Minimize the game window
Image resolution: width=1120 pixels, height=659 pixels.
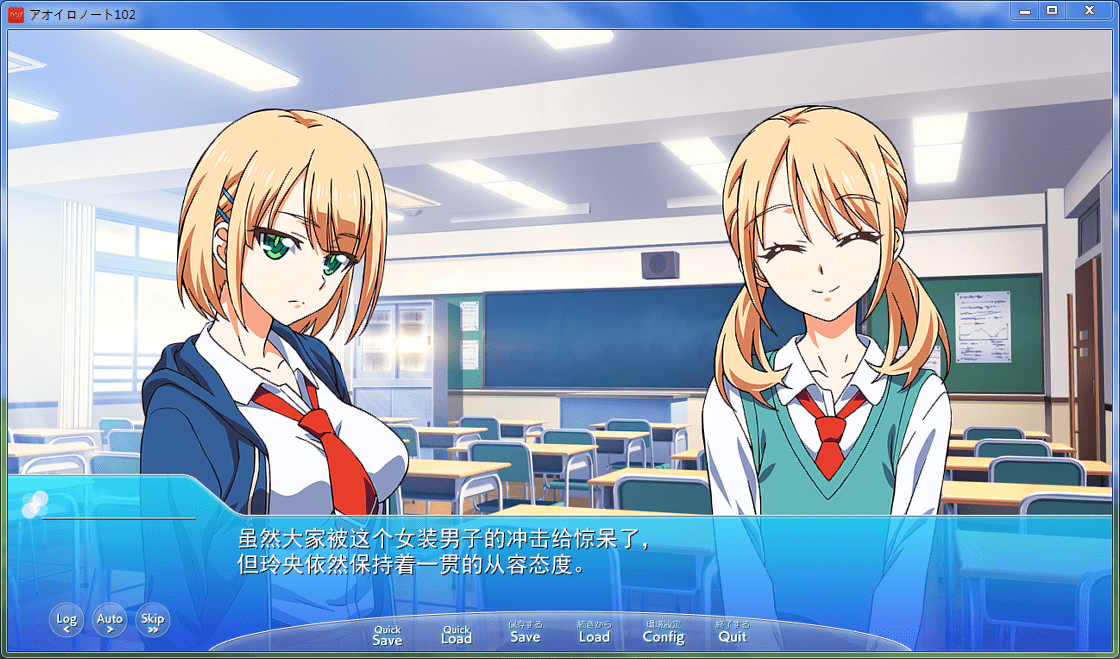1025,10
